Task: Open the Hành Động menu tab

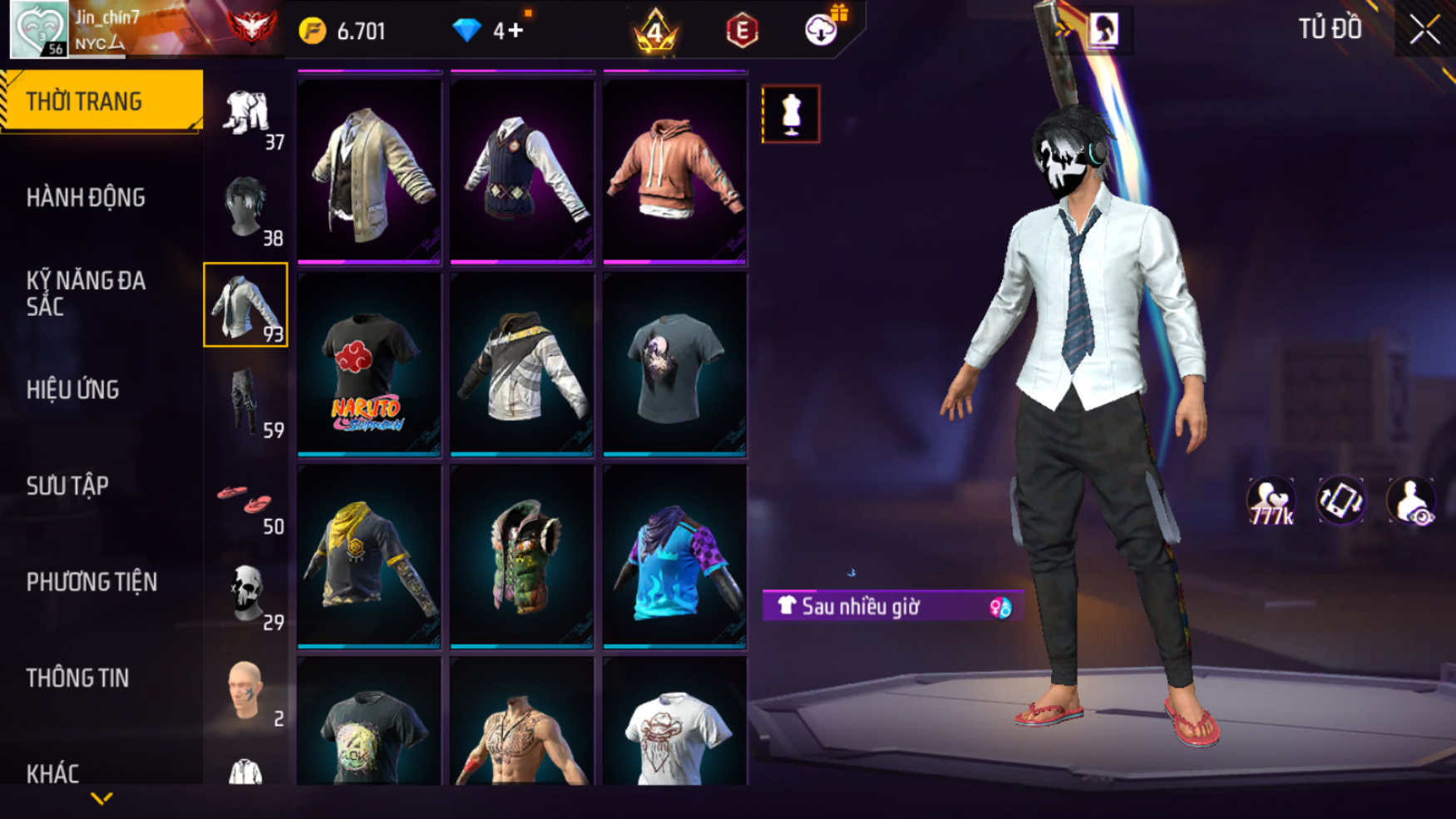Action: click(x=86, y=198)
